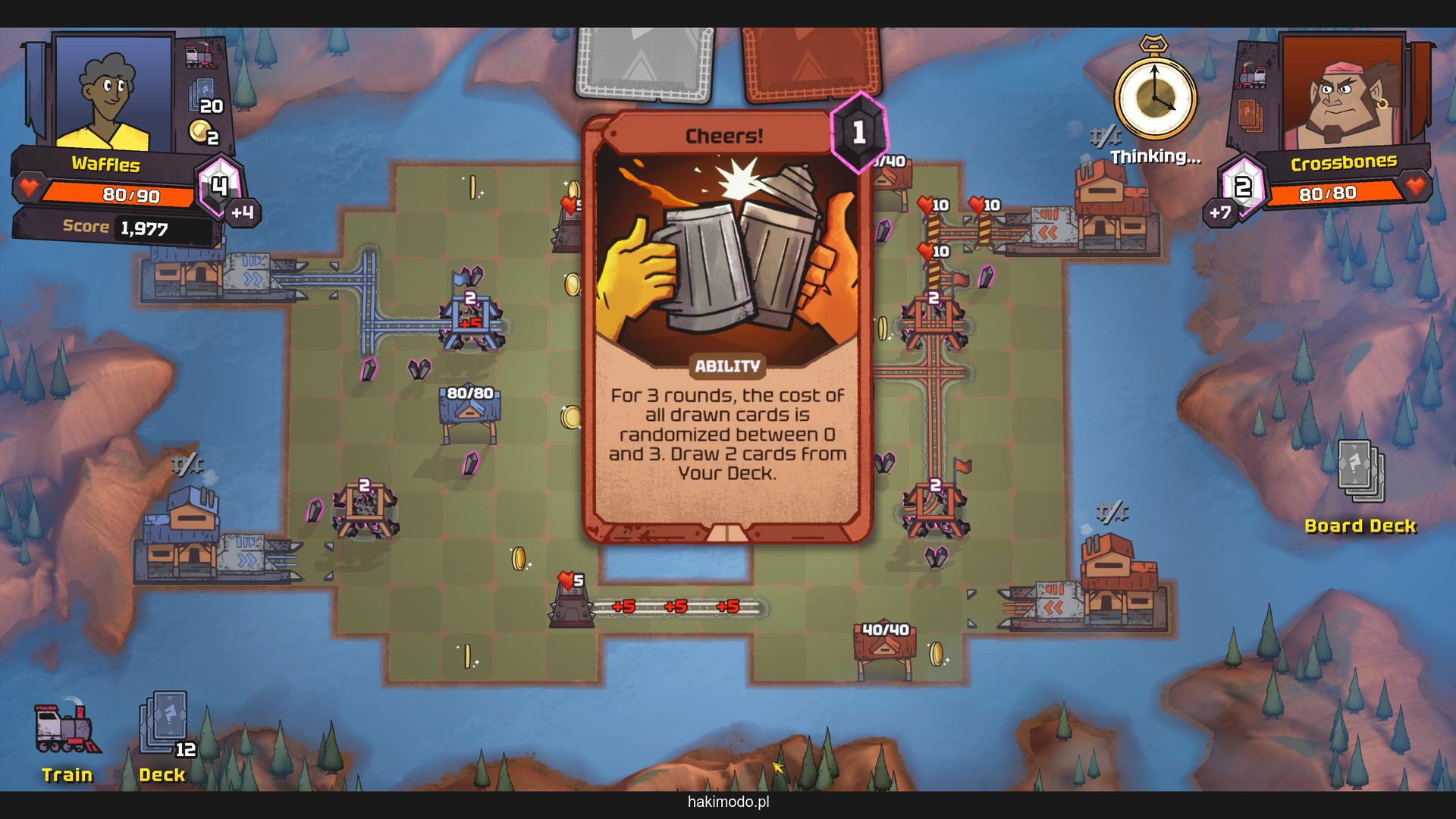Click Crossbones opponent portrait
This screenshot has height=819, width=1456.
[1341, 93]
